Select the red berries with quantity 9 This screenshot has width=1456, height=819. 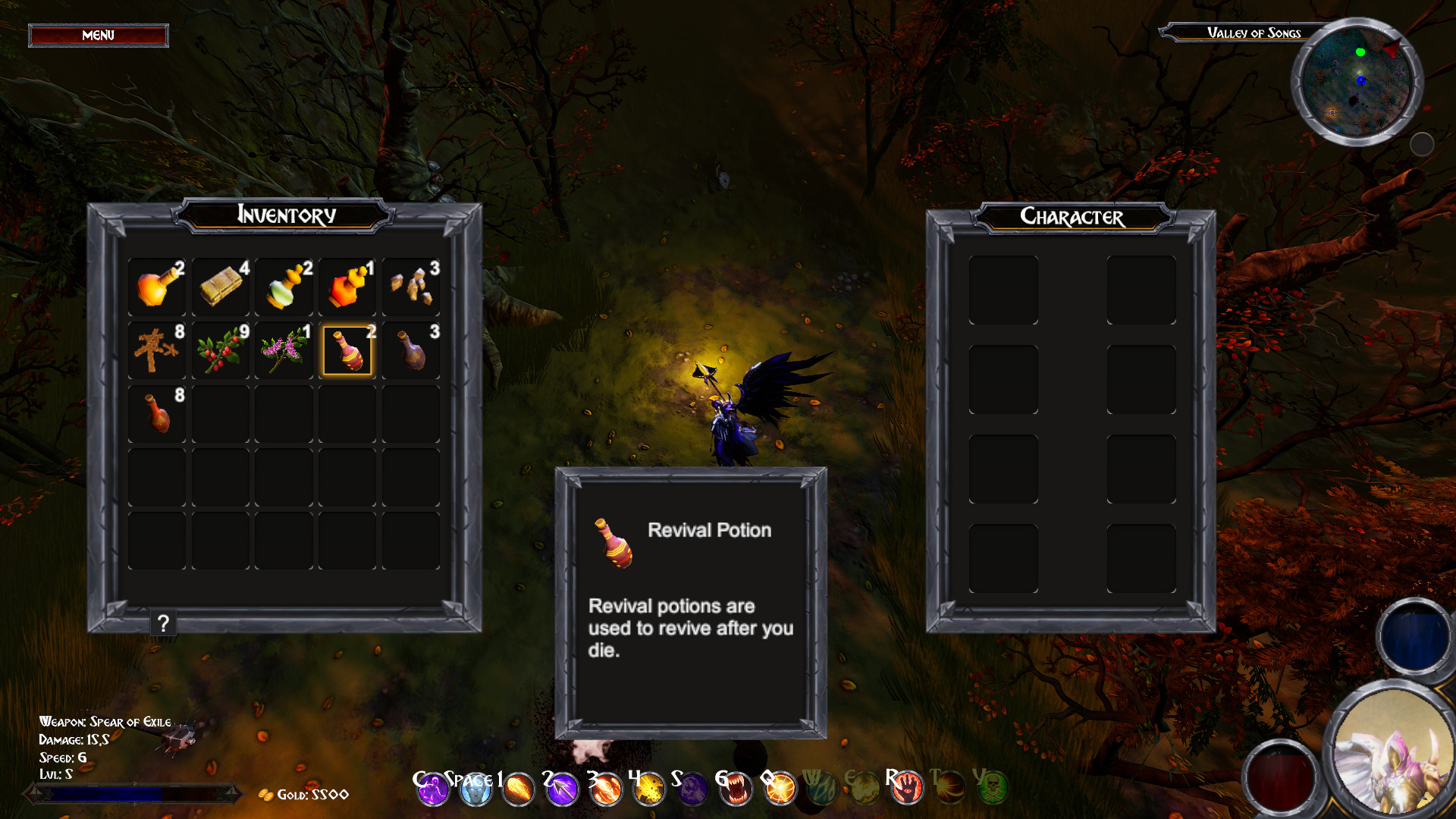click(220, 351)
